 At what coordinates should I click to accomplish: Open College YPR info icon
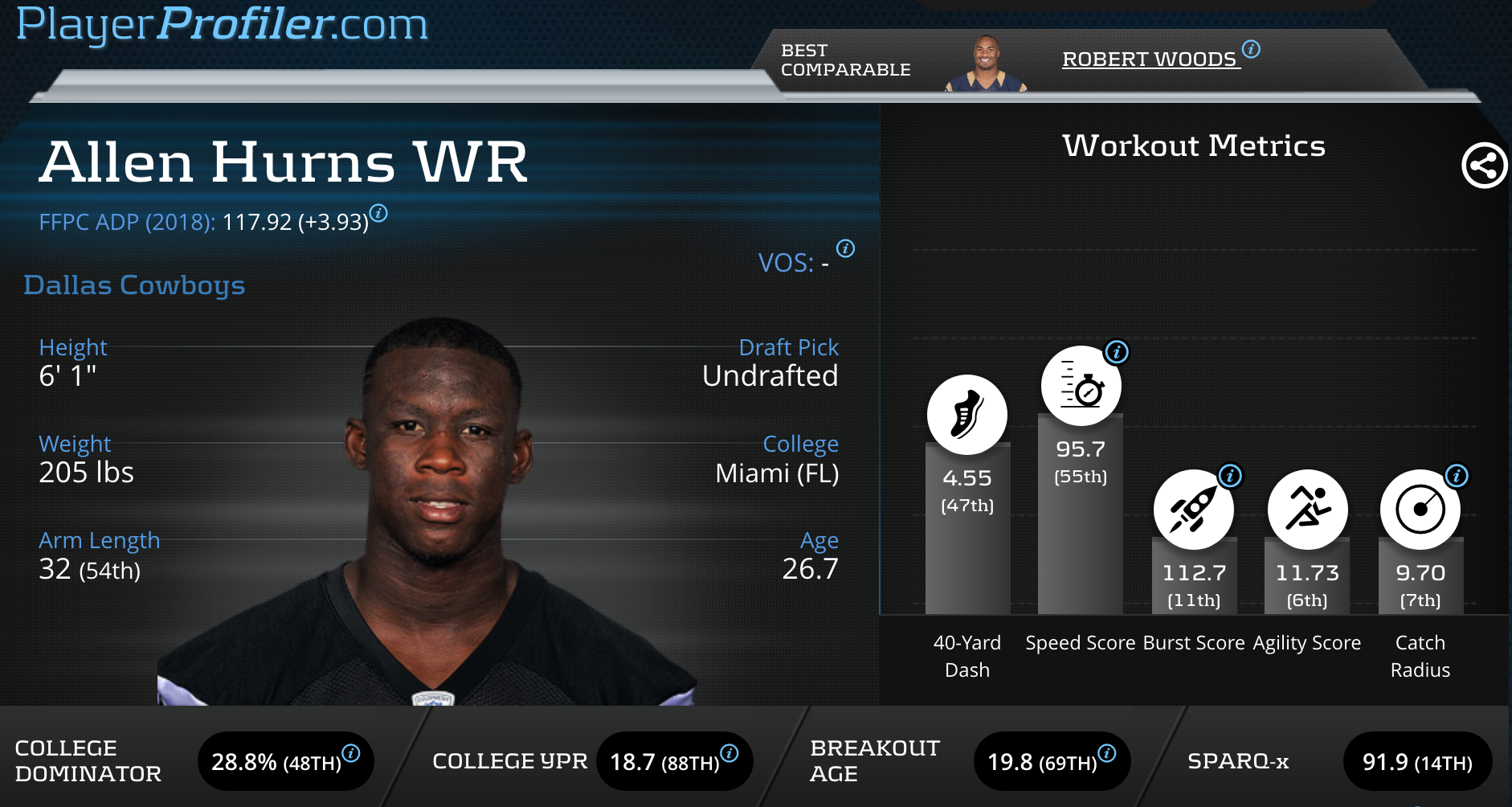pos(729,752)
